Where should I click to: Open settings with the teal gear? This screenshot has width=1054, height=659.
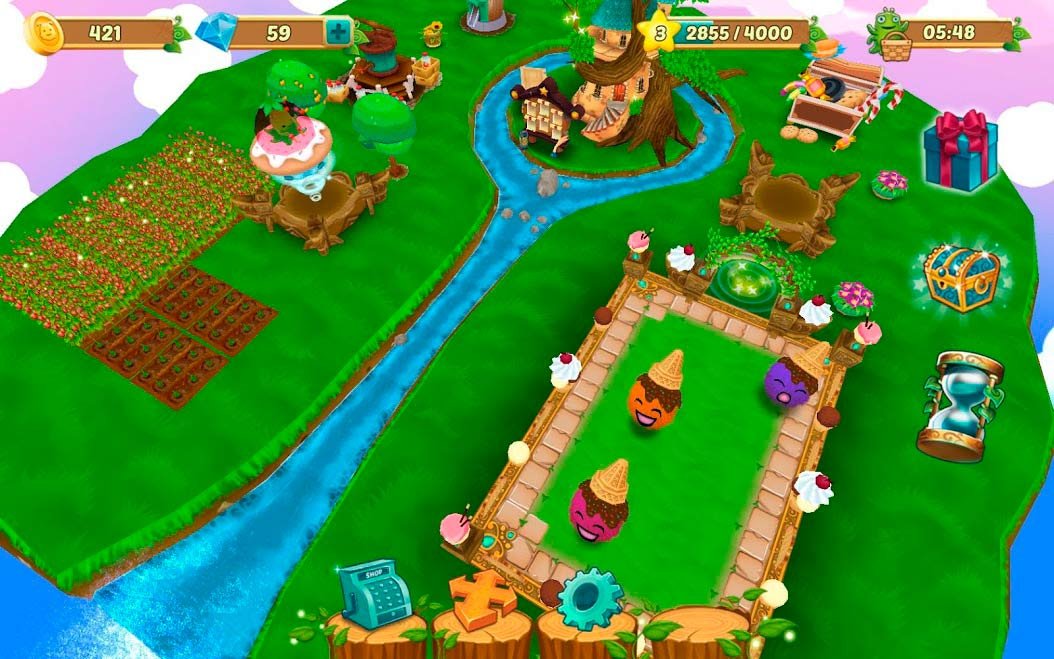589,599
